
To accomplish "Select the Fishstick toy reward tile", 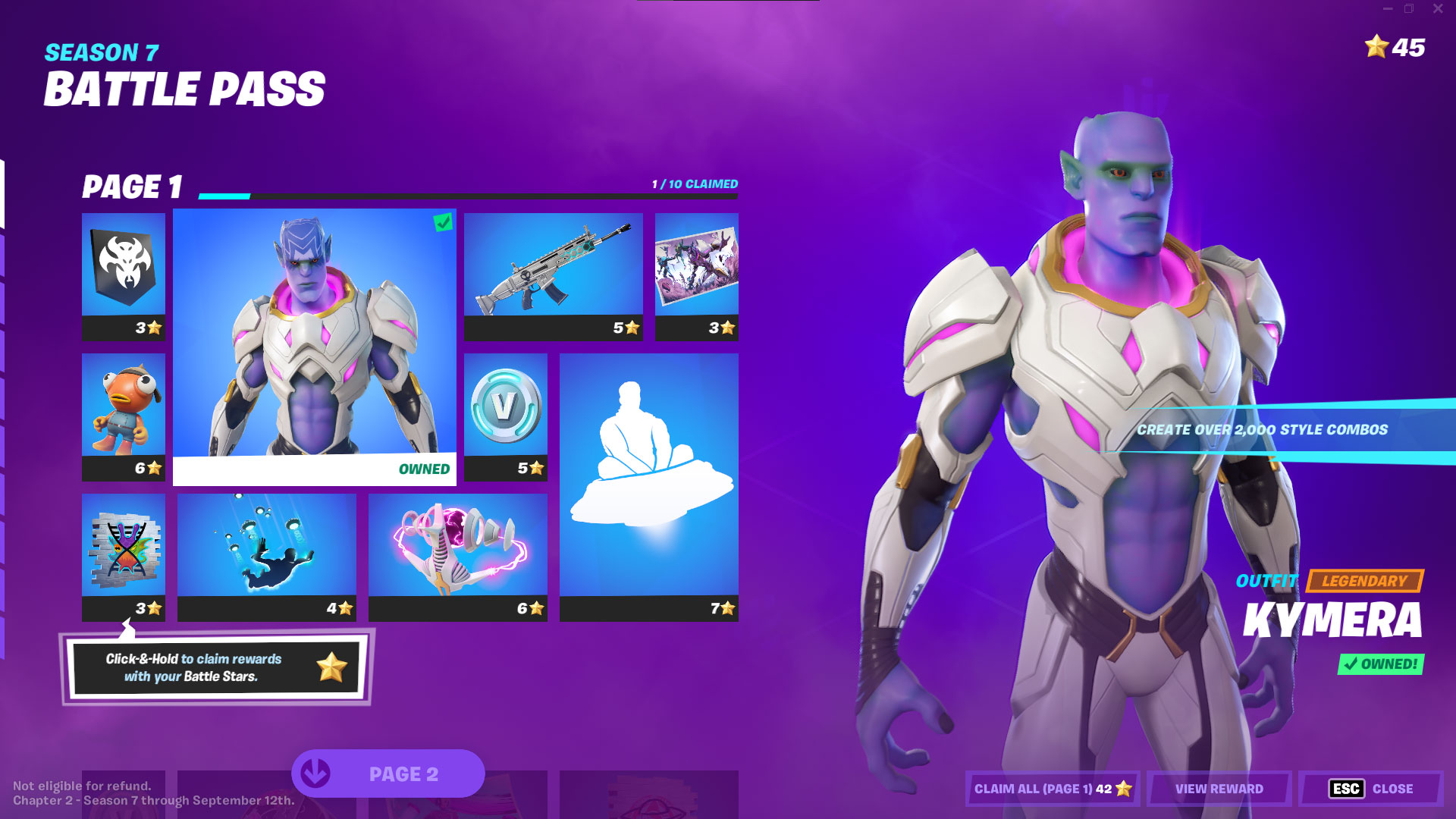I will pos(123,416).
